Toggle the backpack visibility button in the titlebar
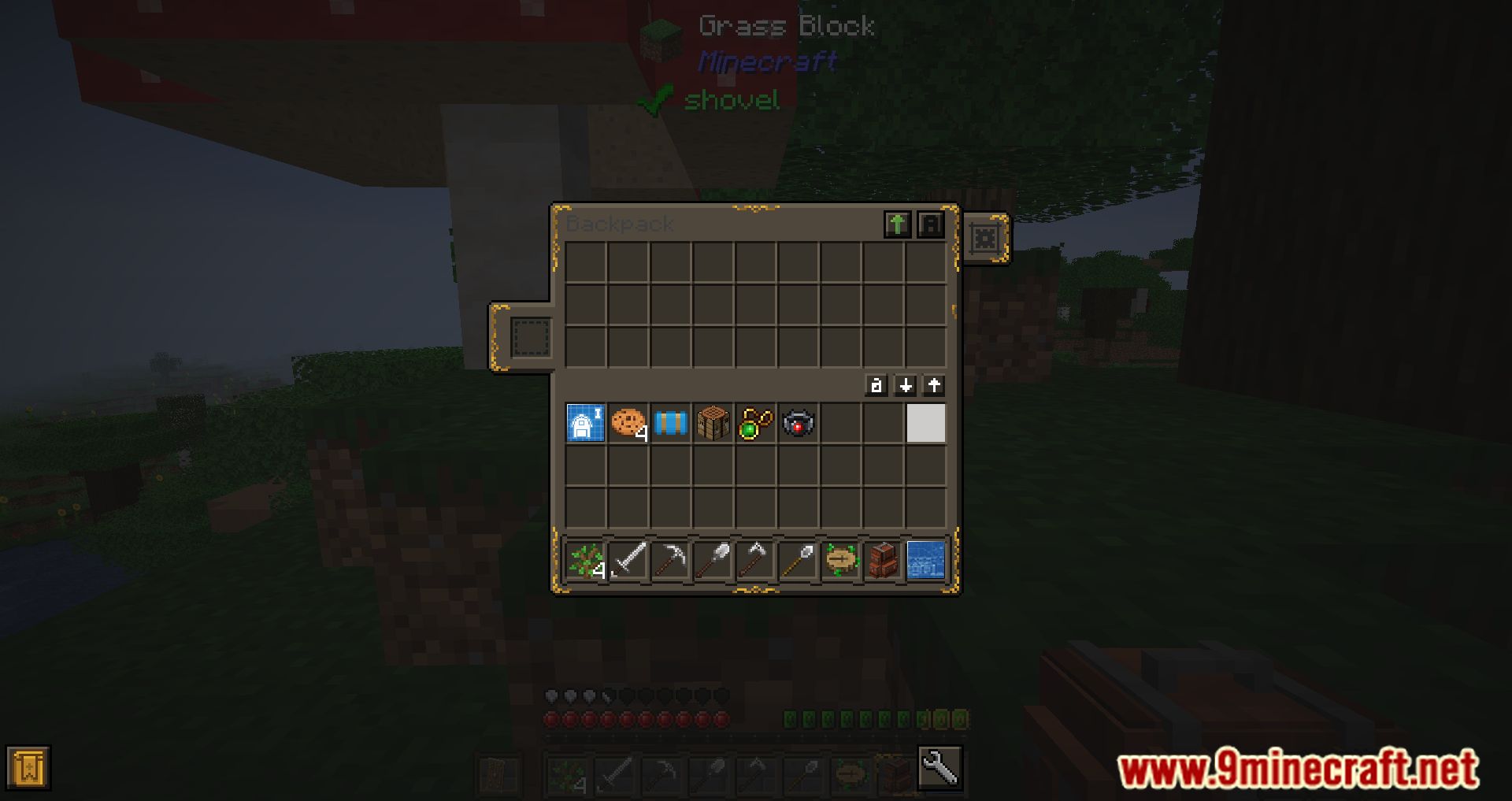Viewport: 1512px width, 801px height. [x=932, y=224]
